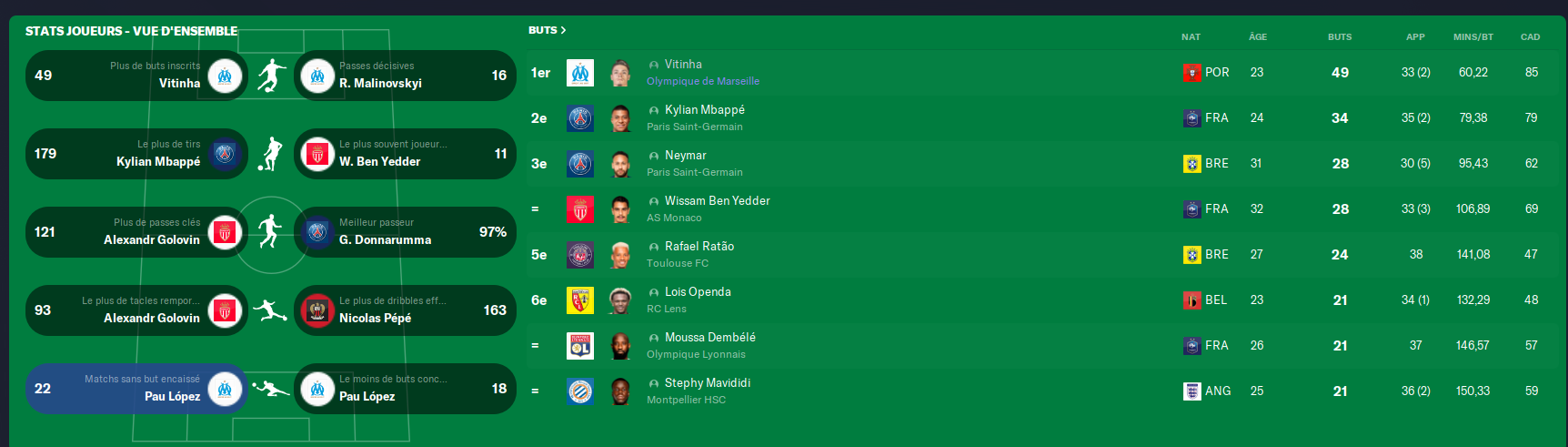Open Kylian Mbappé's row in goals table
Image resolution: width=1568 pixels, height=447 pixels.
(x=704, y=110)
